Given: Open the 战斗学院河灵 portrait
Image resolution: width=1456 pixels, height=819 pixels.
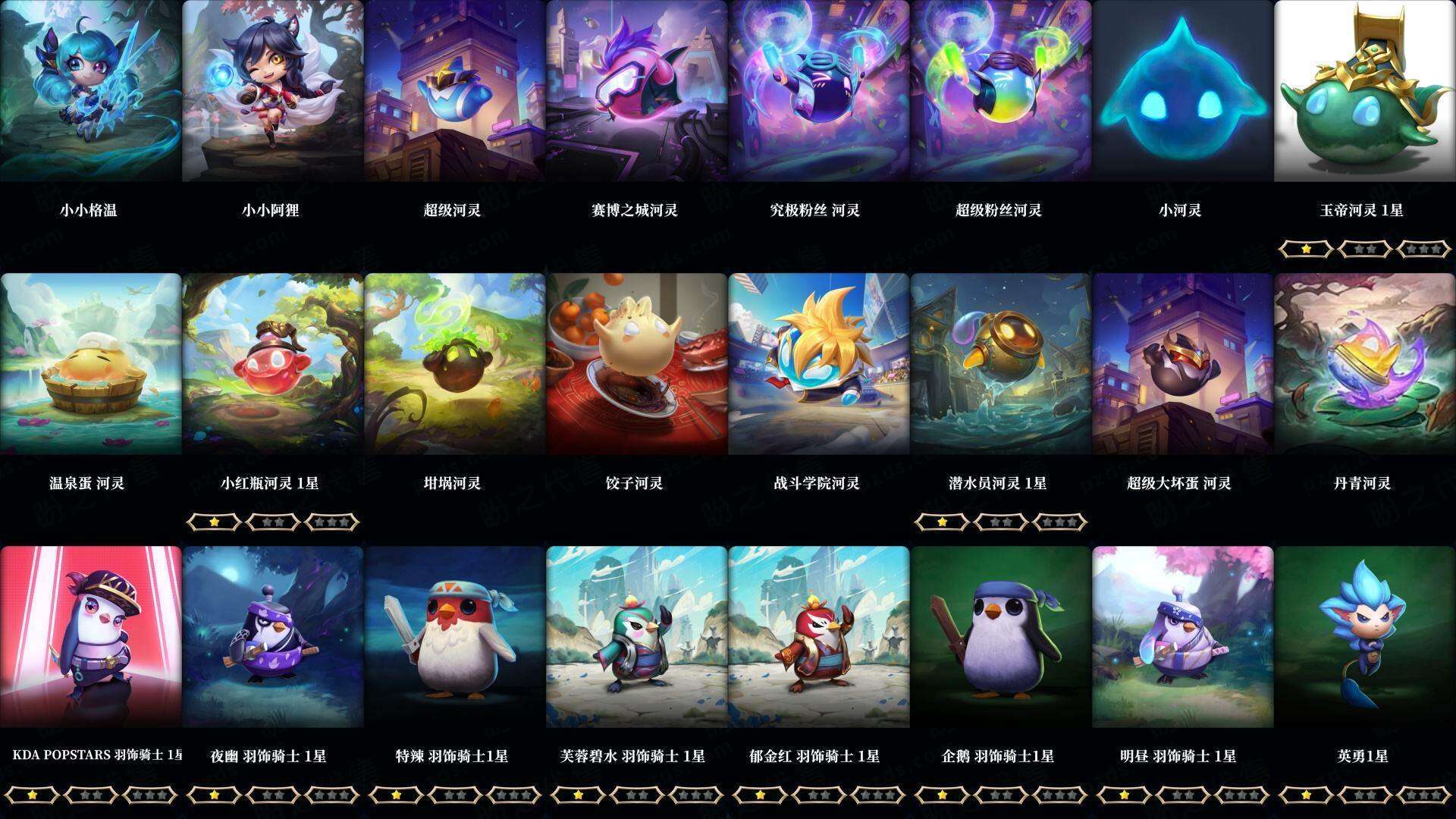Looking at the screenshot, I should pos(819,364).
